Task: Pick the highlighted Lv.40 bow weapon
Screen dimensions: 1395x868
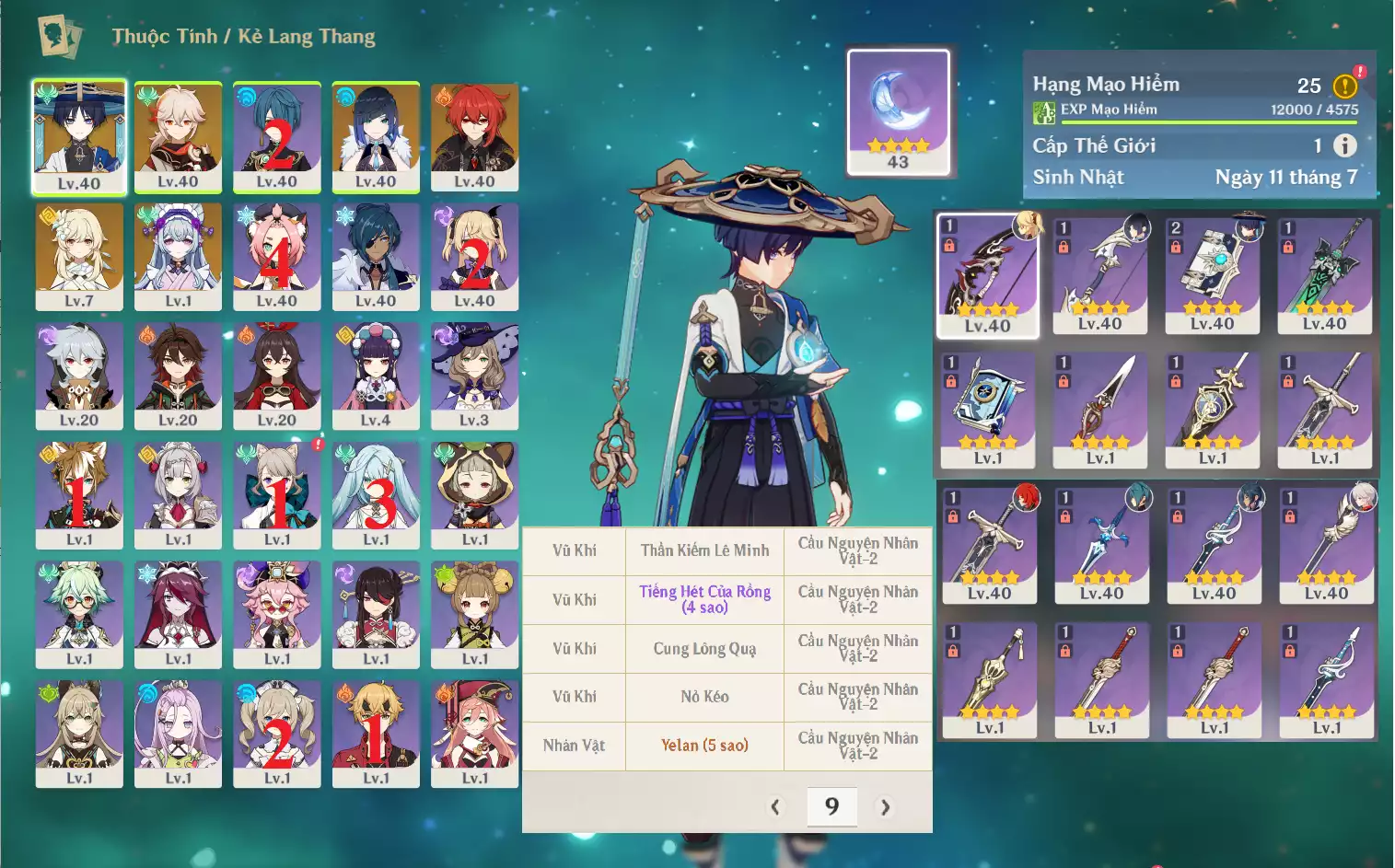Action: click(987, 275)
